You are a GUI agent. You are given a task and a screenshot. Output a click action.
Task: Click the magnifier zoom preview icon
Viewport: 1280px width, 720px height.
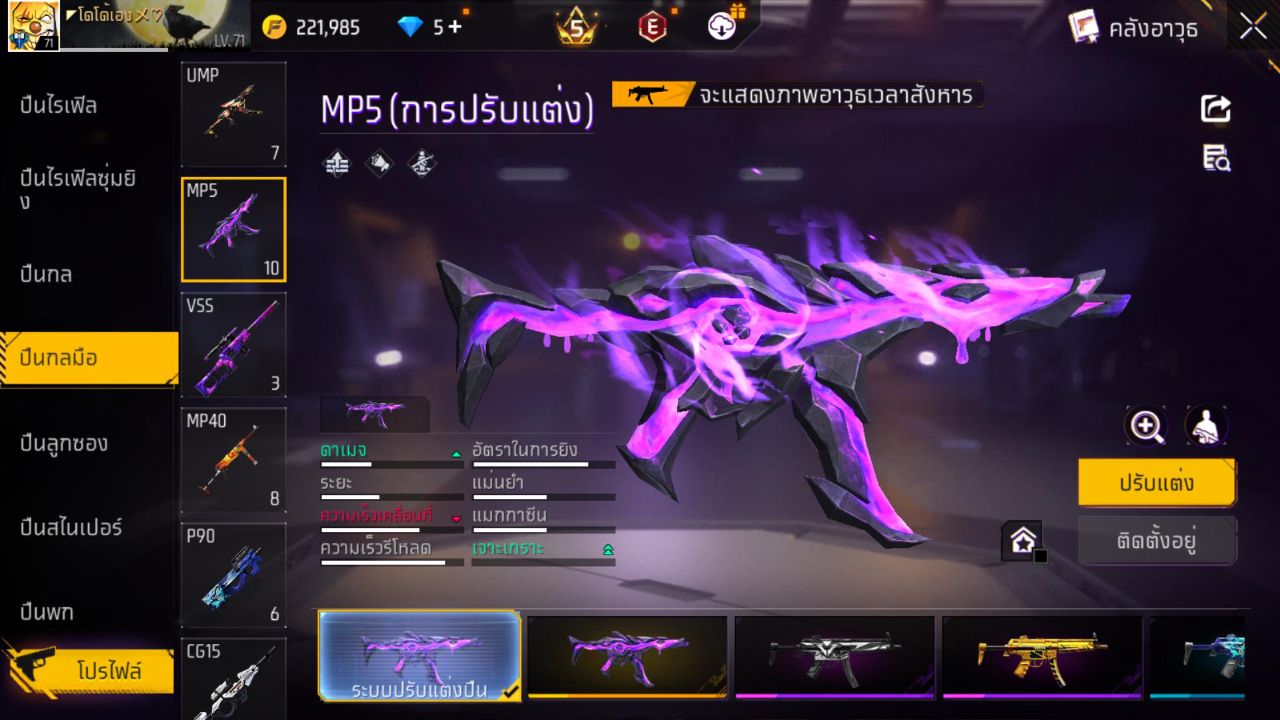[x=1146, y=426]
